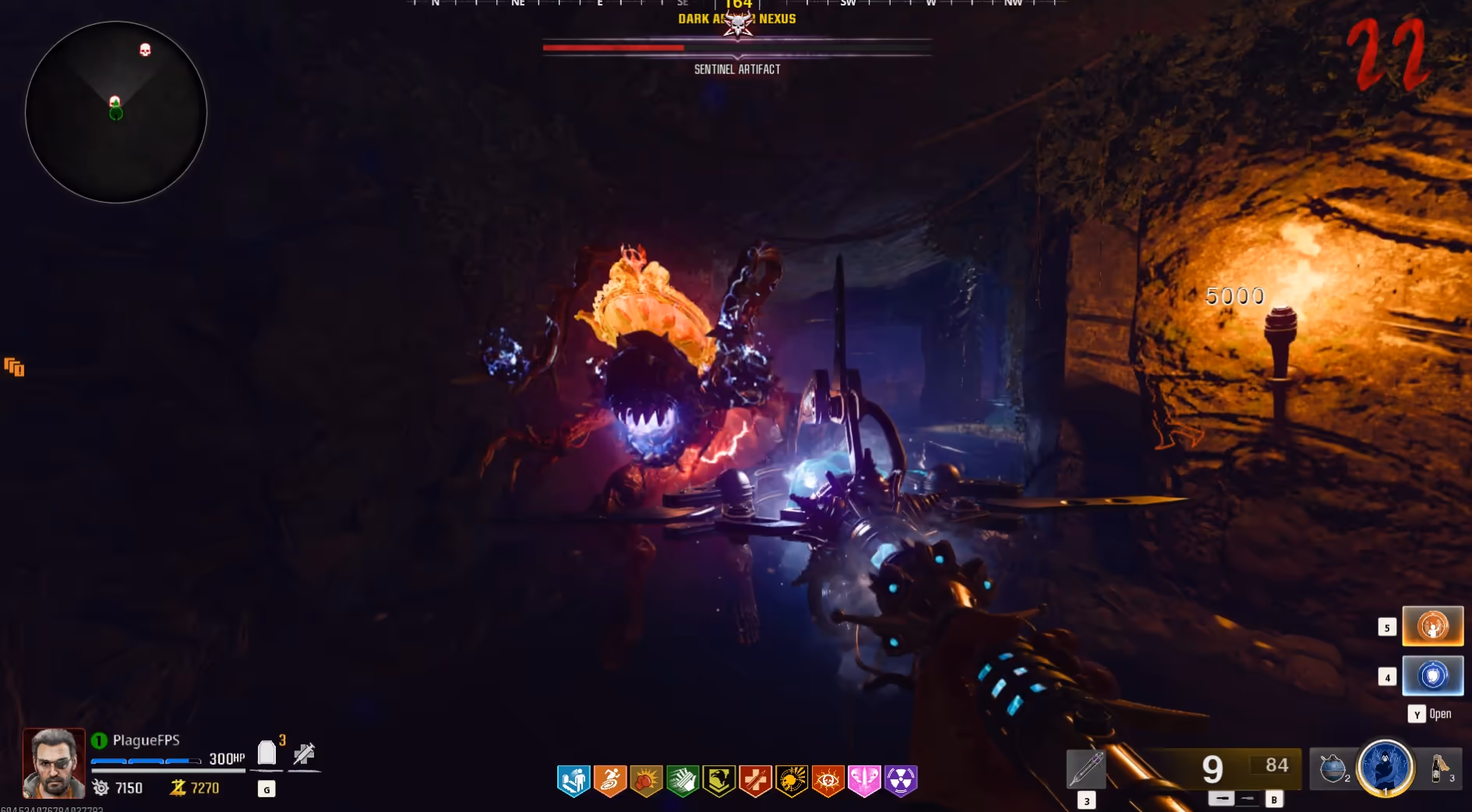Activate the blue shield gobblegum in slot 4
The height and width of the screenshot is (812, 1472).
[x=1432, y=676]
